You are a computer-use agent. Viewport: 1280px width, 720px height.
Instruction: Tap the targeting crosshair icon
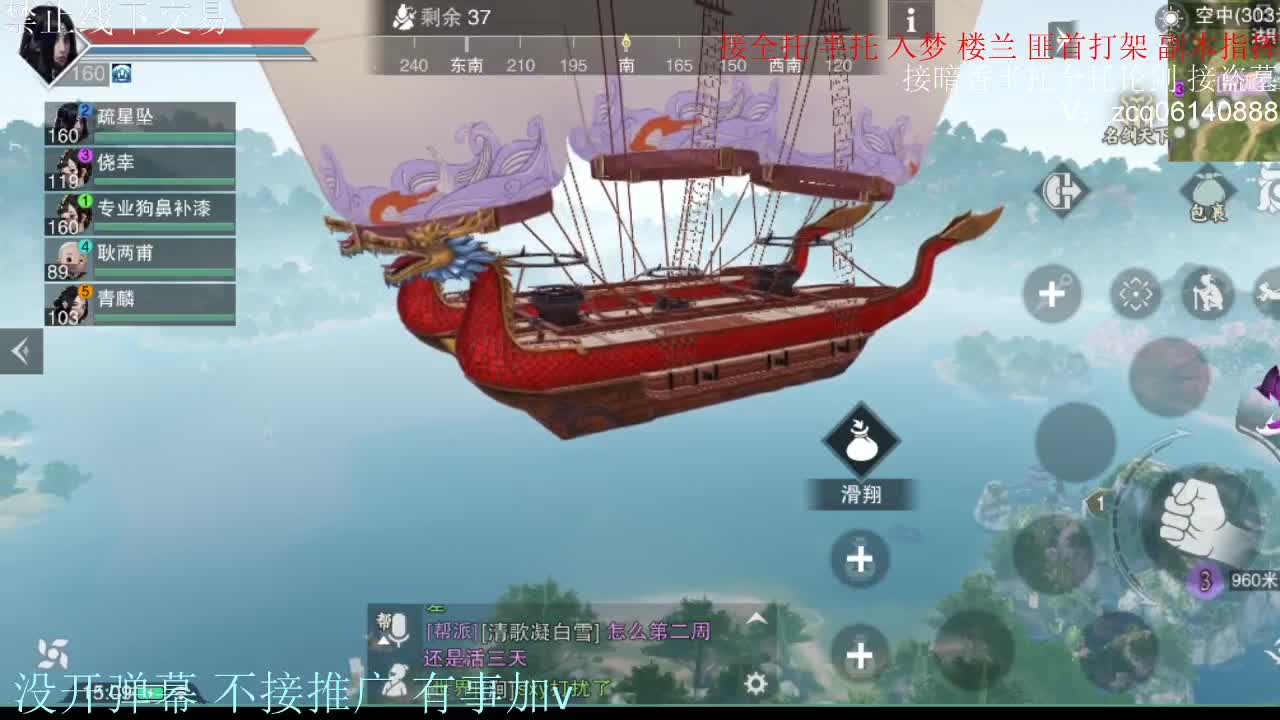(1135, 292)
